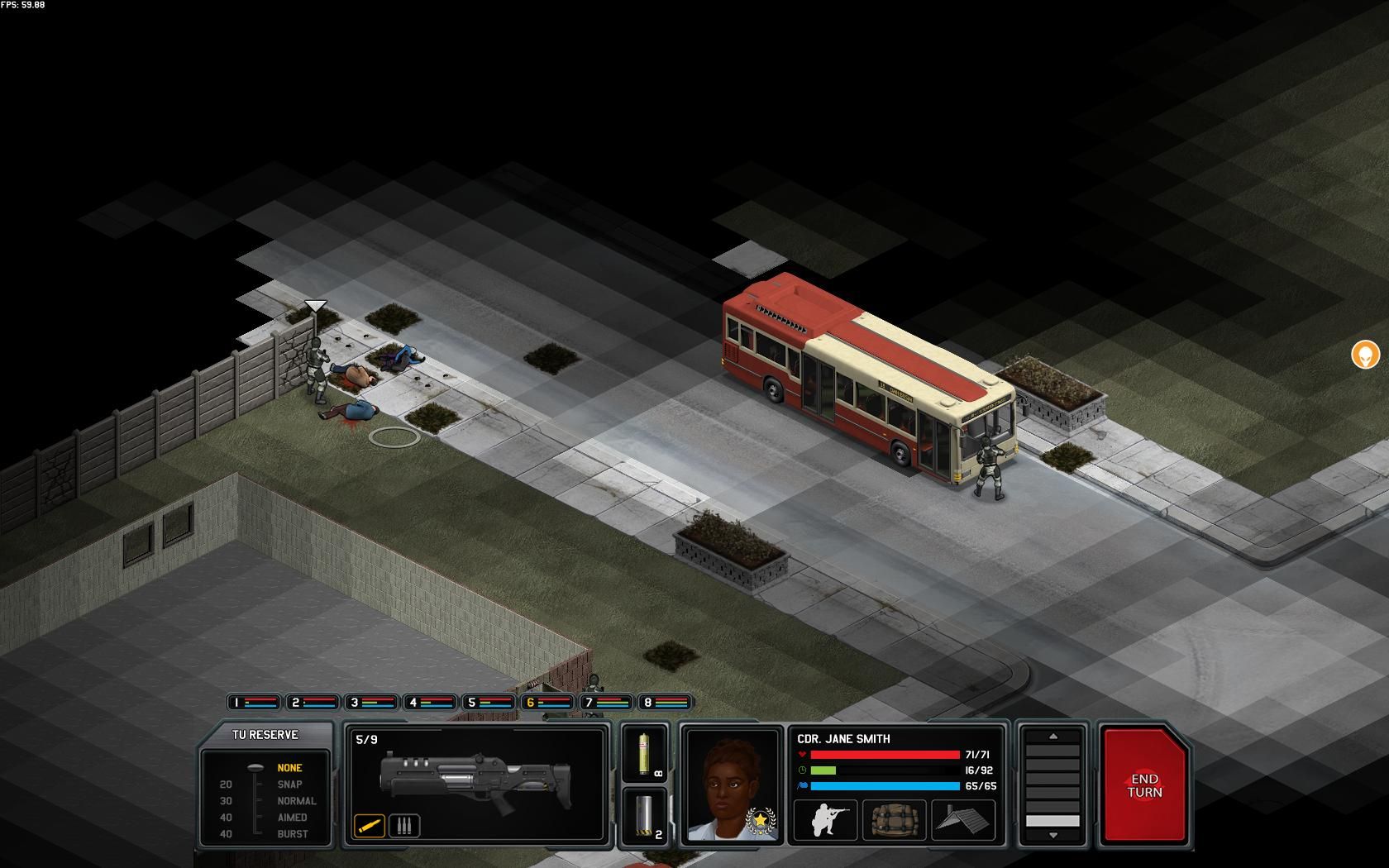Select squad member 1
Viewport: 1389px width, 868px height.
point(254,703)
